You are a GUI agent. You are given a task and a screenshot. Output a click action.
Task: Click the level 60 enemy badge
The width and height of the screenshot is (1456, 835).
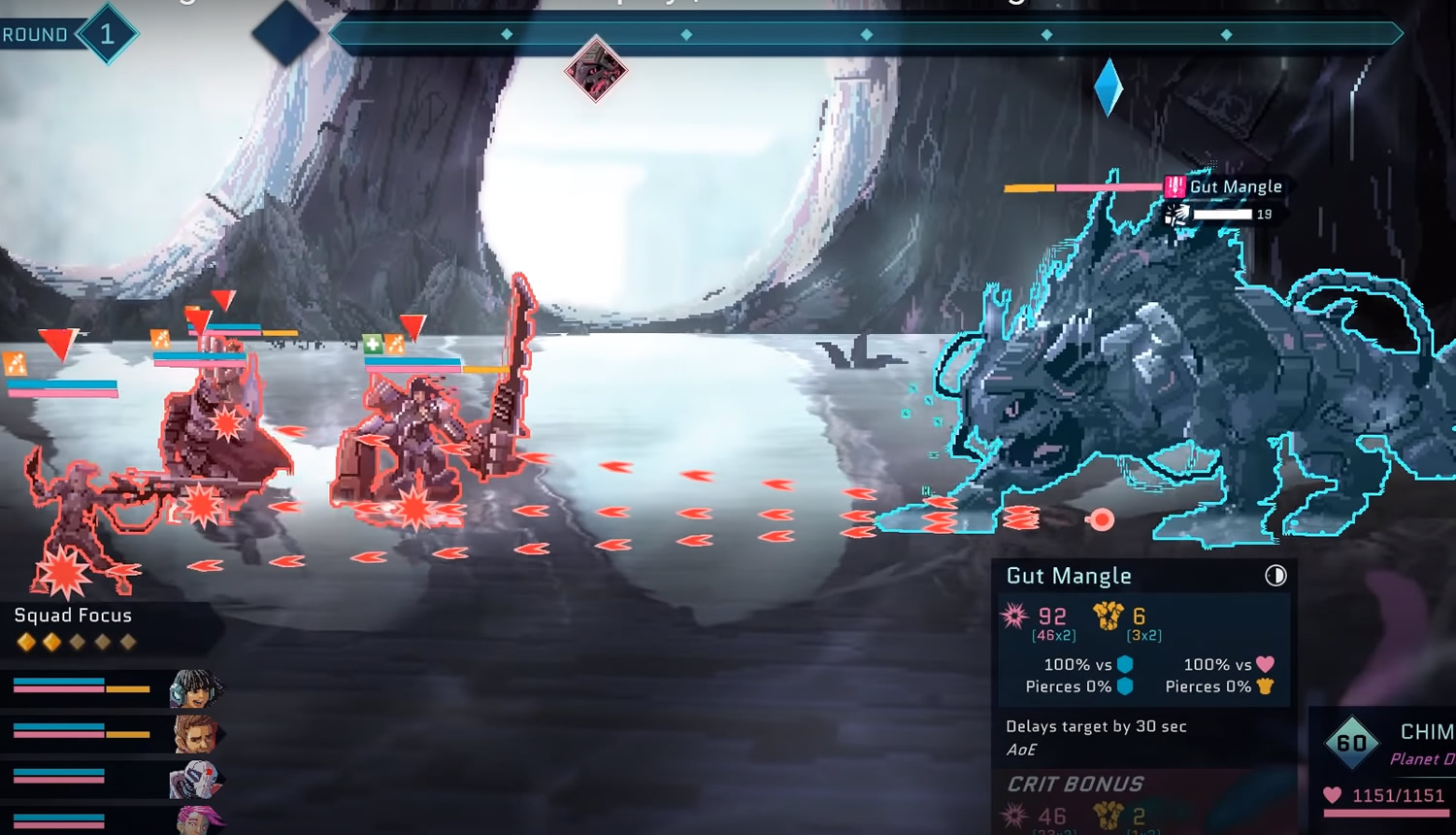point(1351,744)
